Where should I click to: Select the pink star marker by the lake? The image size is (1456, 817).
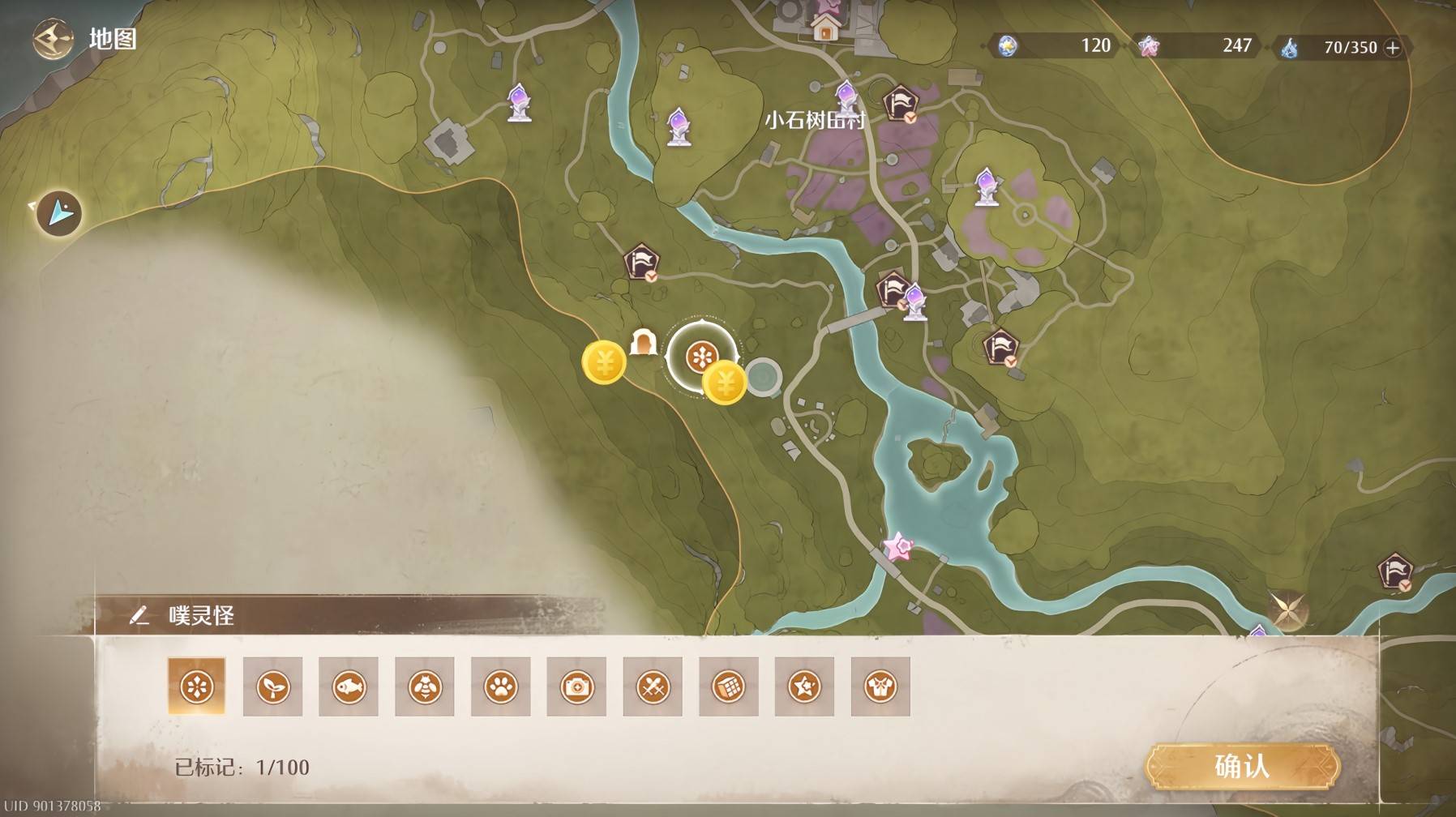(898, 548)
